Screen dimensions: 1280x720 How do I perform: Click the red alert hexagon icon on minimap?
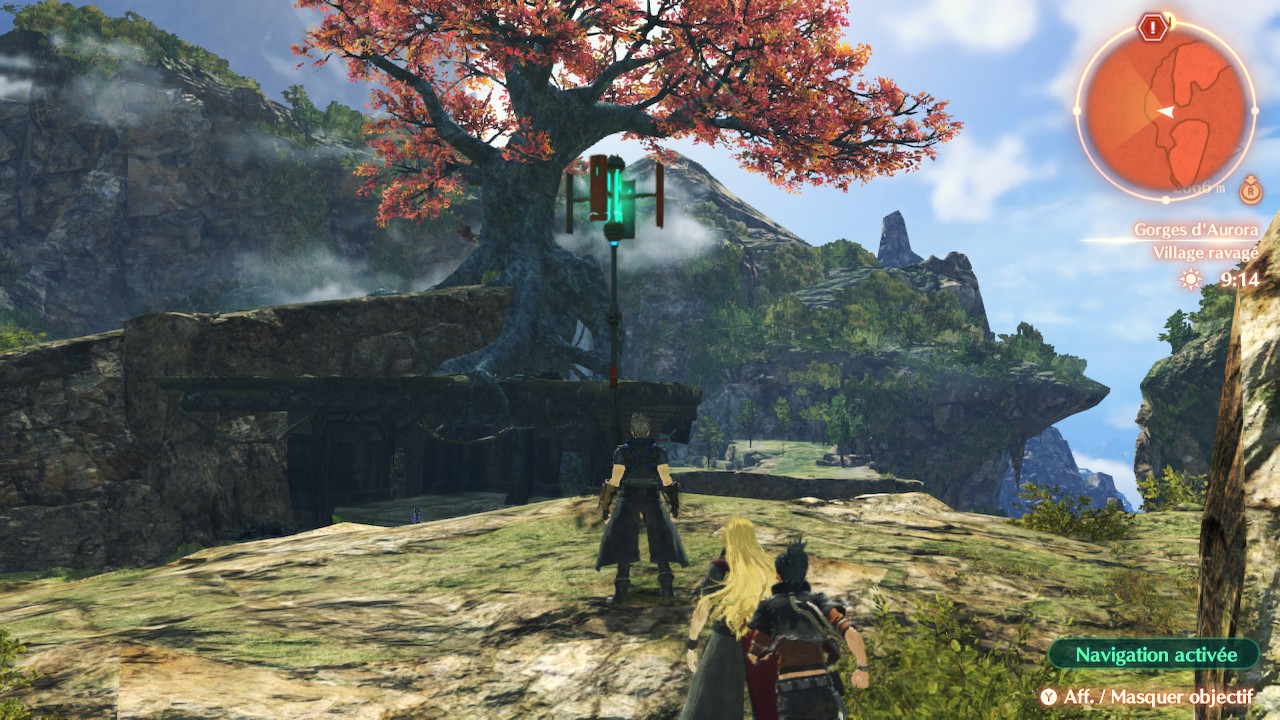1153,27
